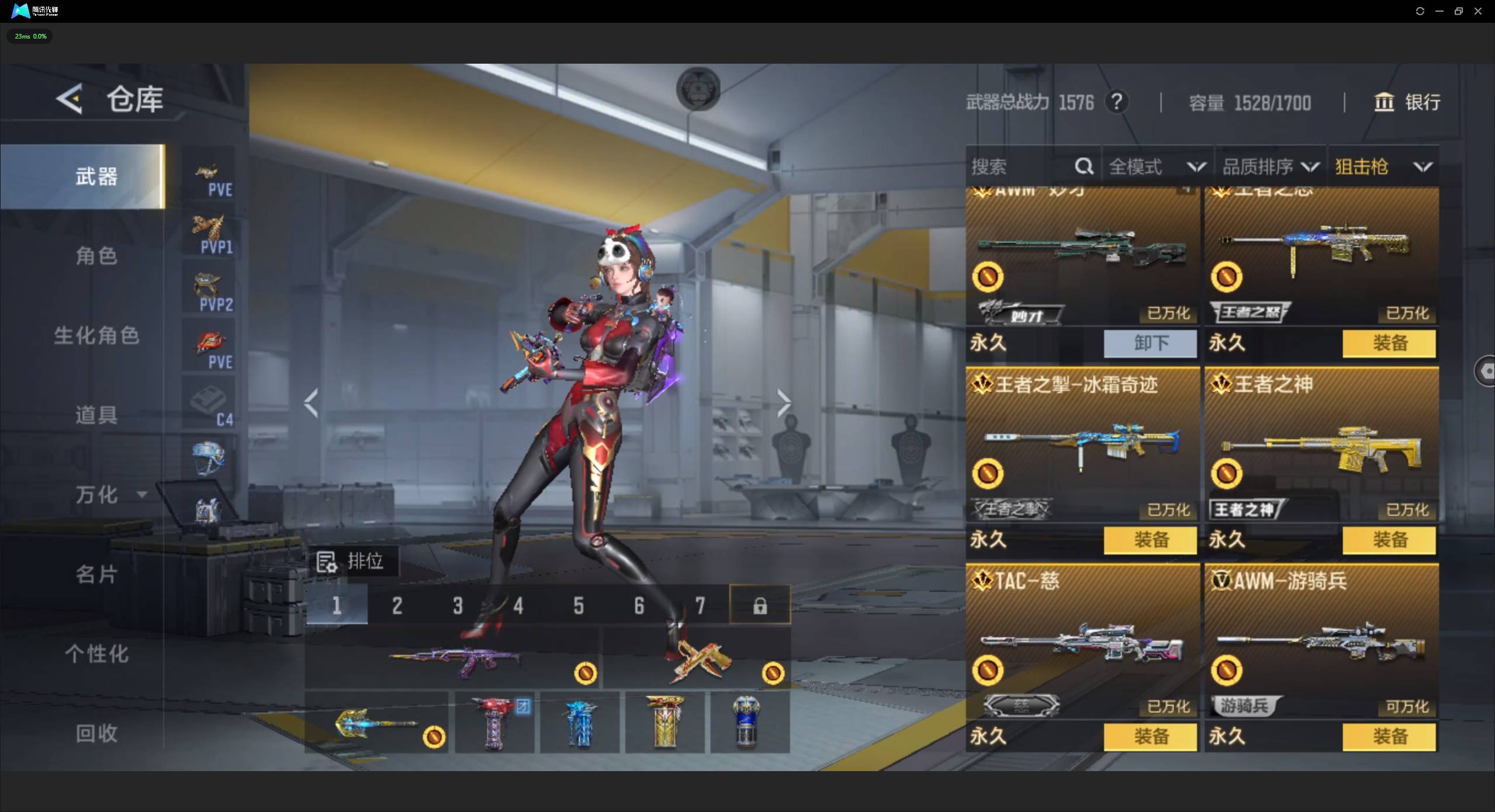Go back from the 仓库 warehouse screen
The image size is (1495, 812).
click(70, 99)
